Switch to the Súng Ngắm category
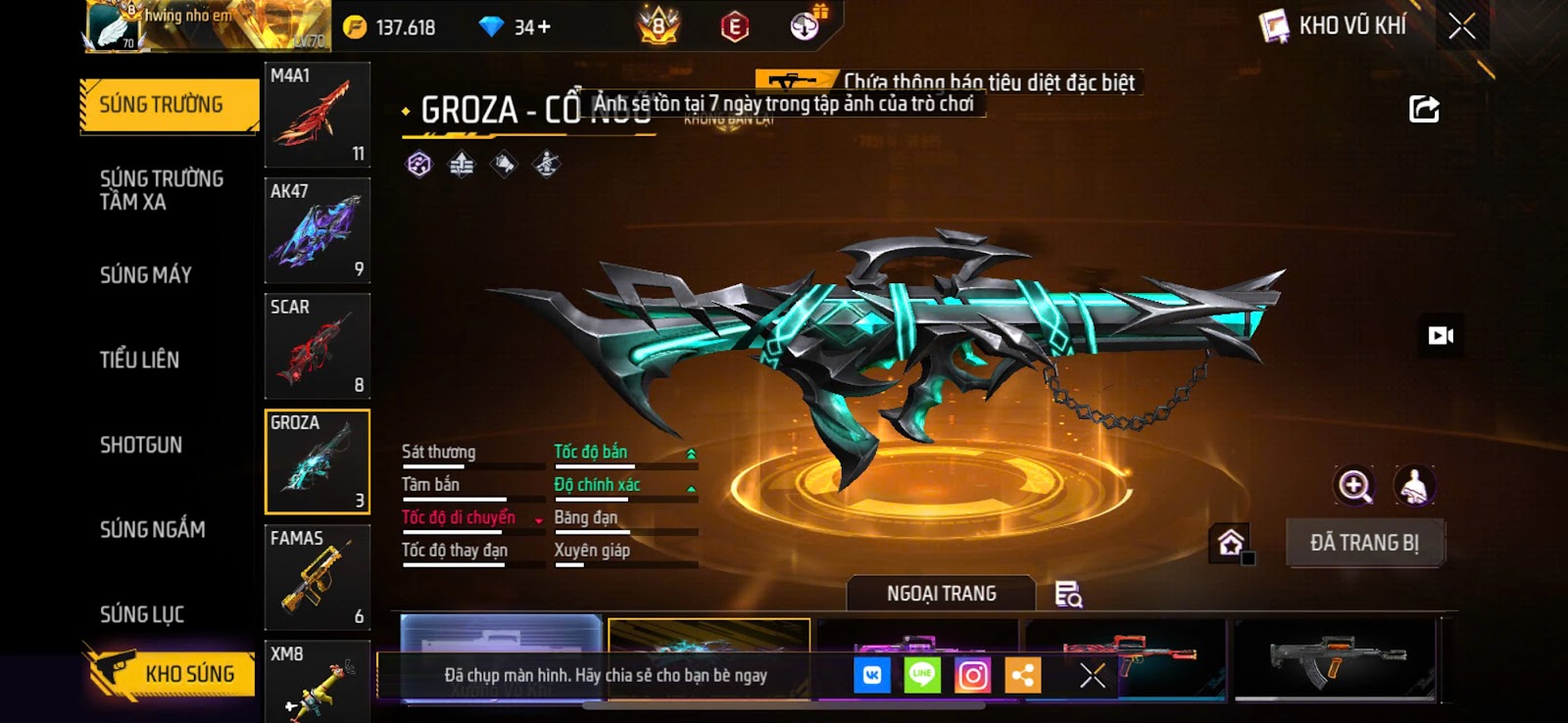The image size is (1568, 723). click(x=153, y=530)
